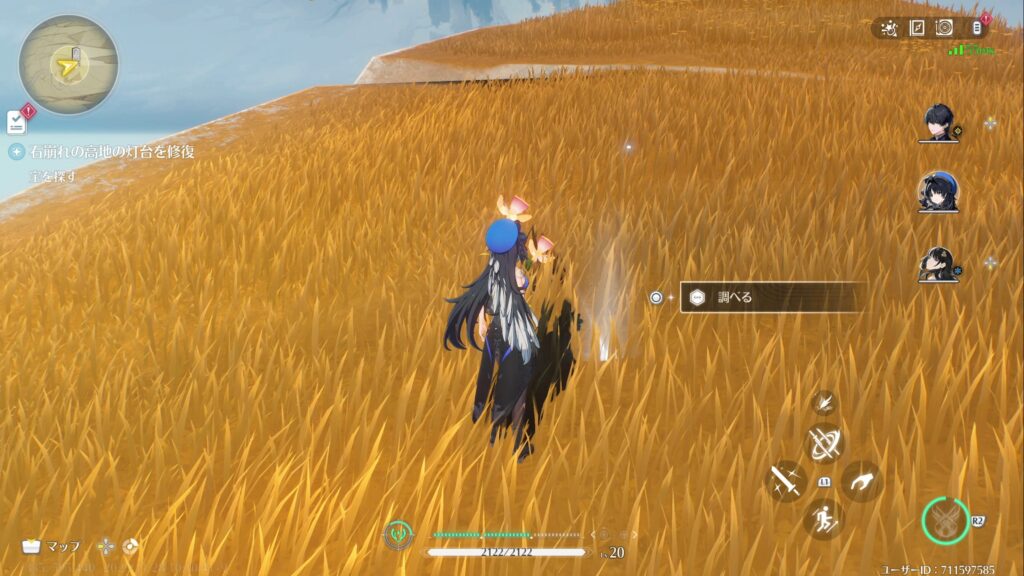Screen dimensions: 1024x576
Task: Open the マップ button
Action: [x=51, y=546]
